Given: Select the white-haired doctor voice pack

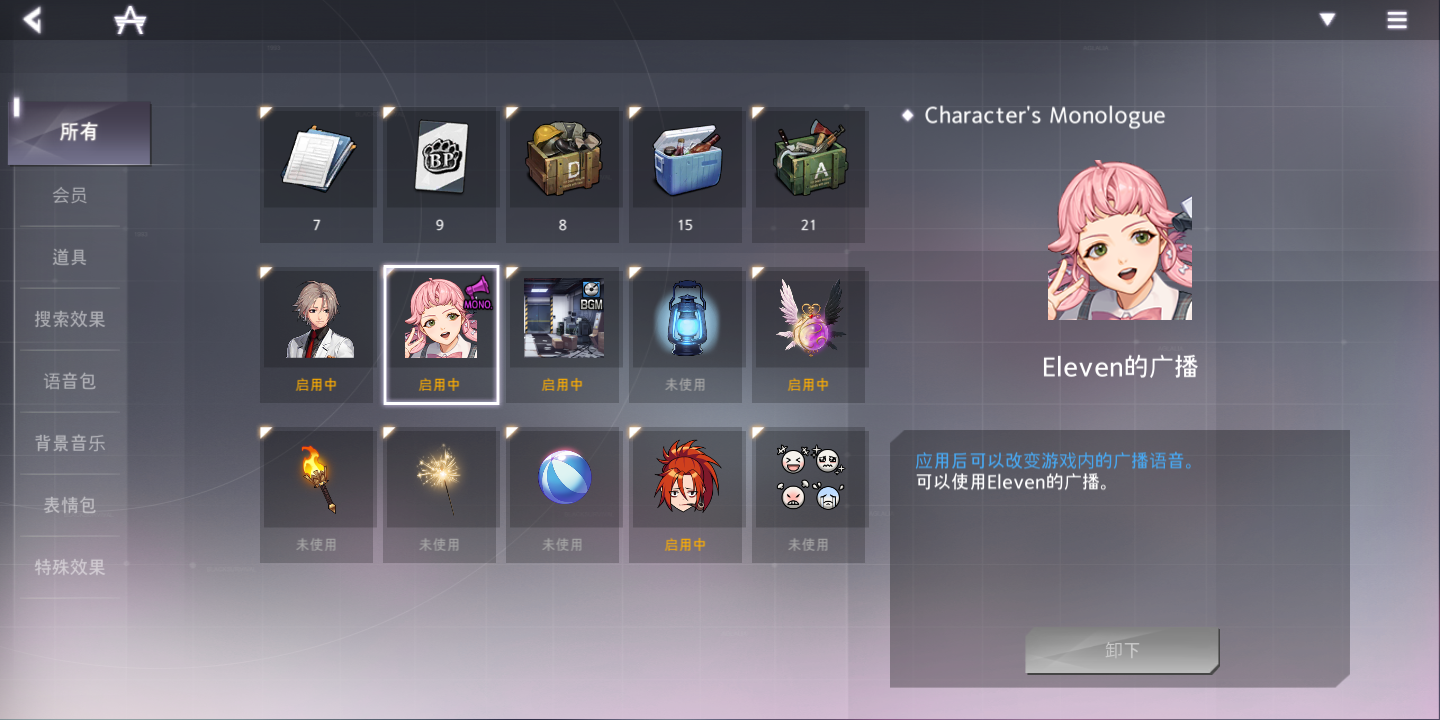Looking at the screenshot, I should (x=317, y=318).
